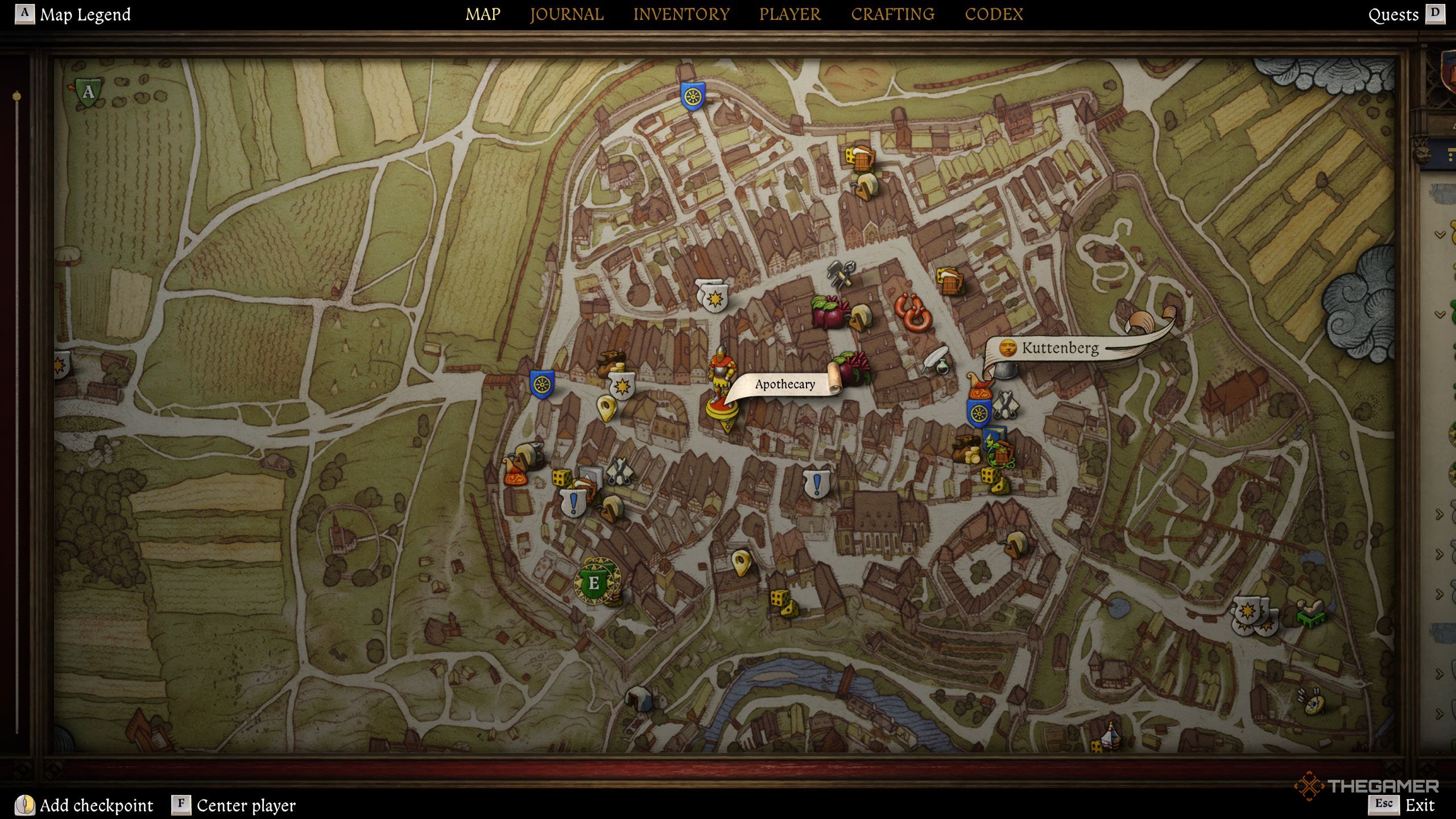Click the green A shield marker
Image resolution: width=1456 pixels, height=819 pixels.
point(88,92)
